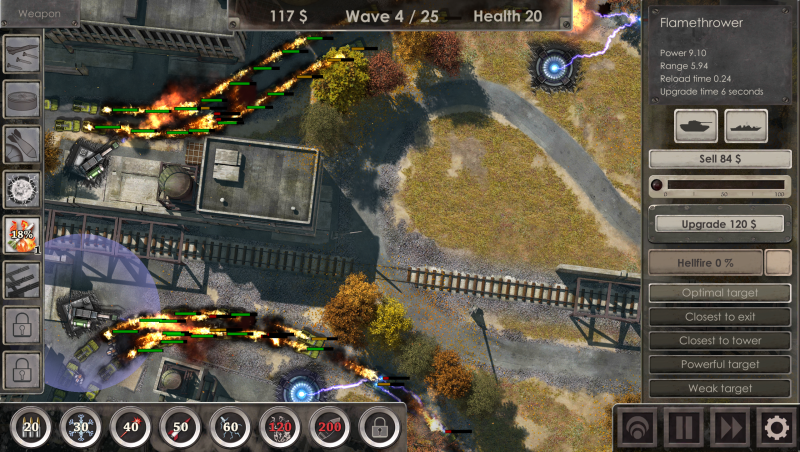This screenshot has width=800, height=452.
Task: Activate the Hellfire ability button
Action: (x=705, y=262)
